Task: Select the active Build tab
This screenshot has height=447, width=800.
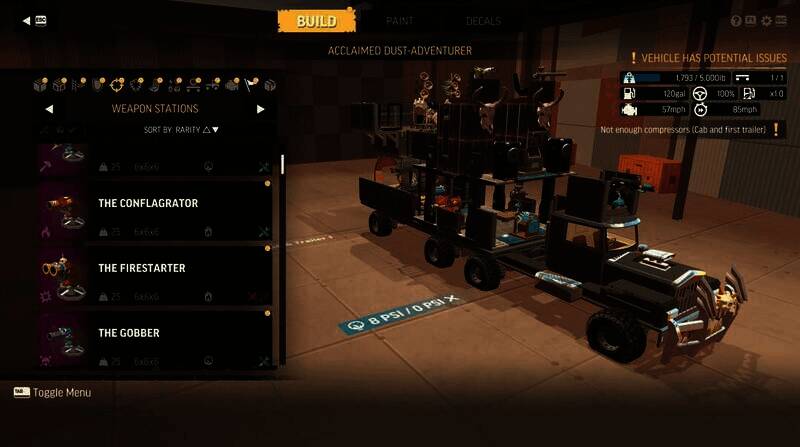Action: (315, 21)
